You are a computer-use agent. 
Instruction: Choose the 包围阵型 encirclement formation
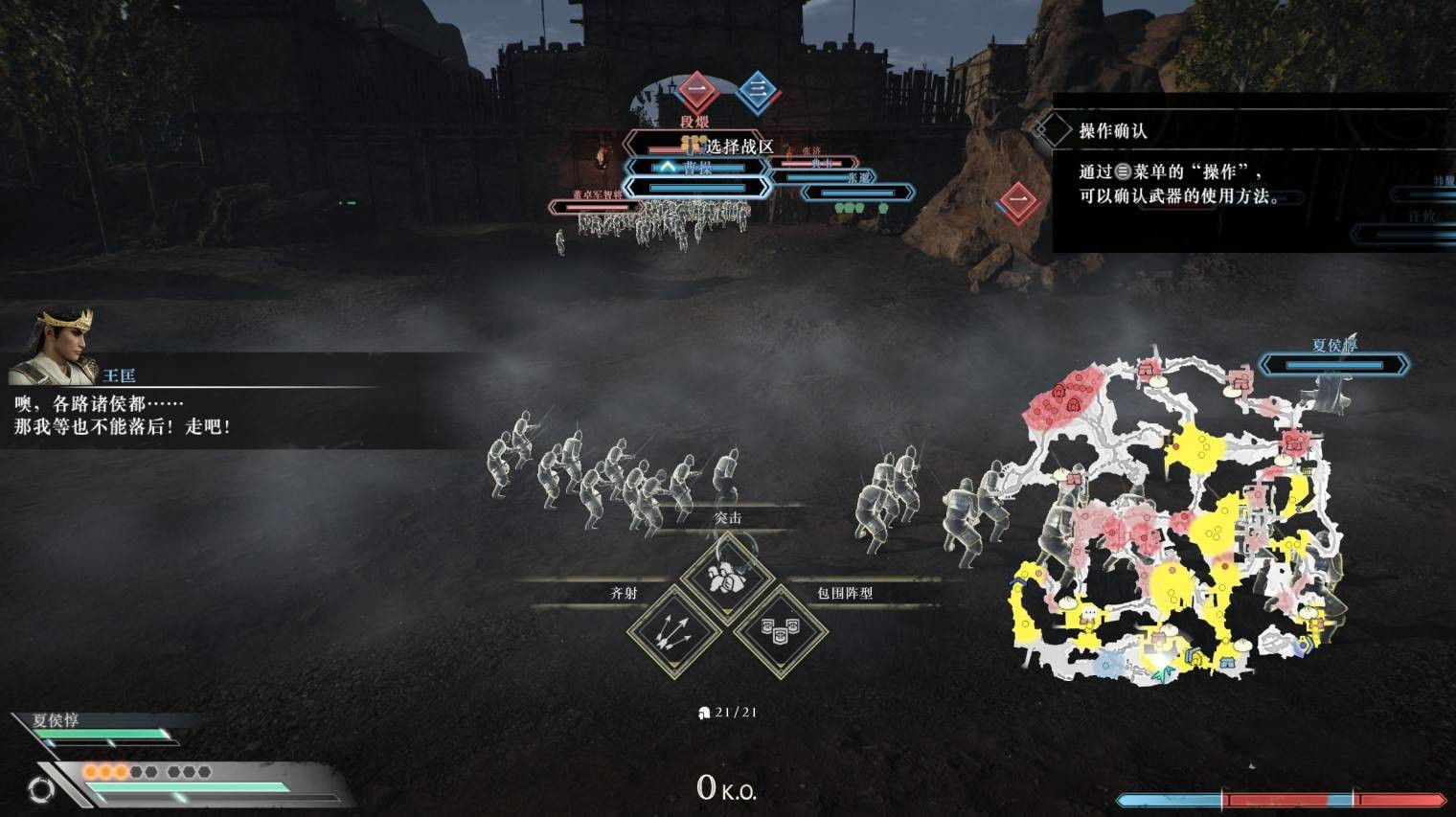pyautogui.click(x=780, y=630)
